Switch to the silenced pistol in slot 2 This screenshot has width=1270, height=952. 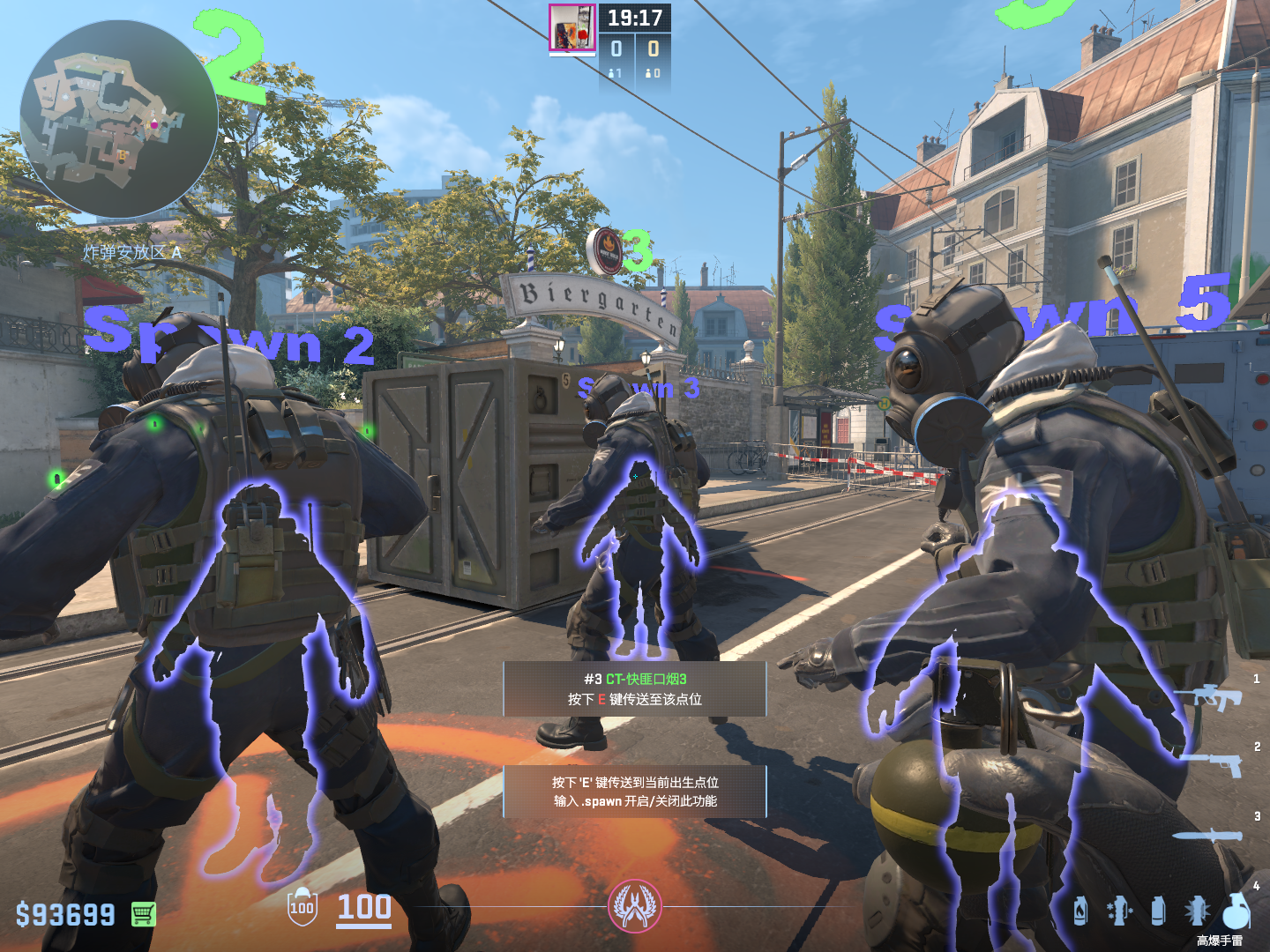coord(1215,763)
